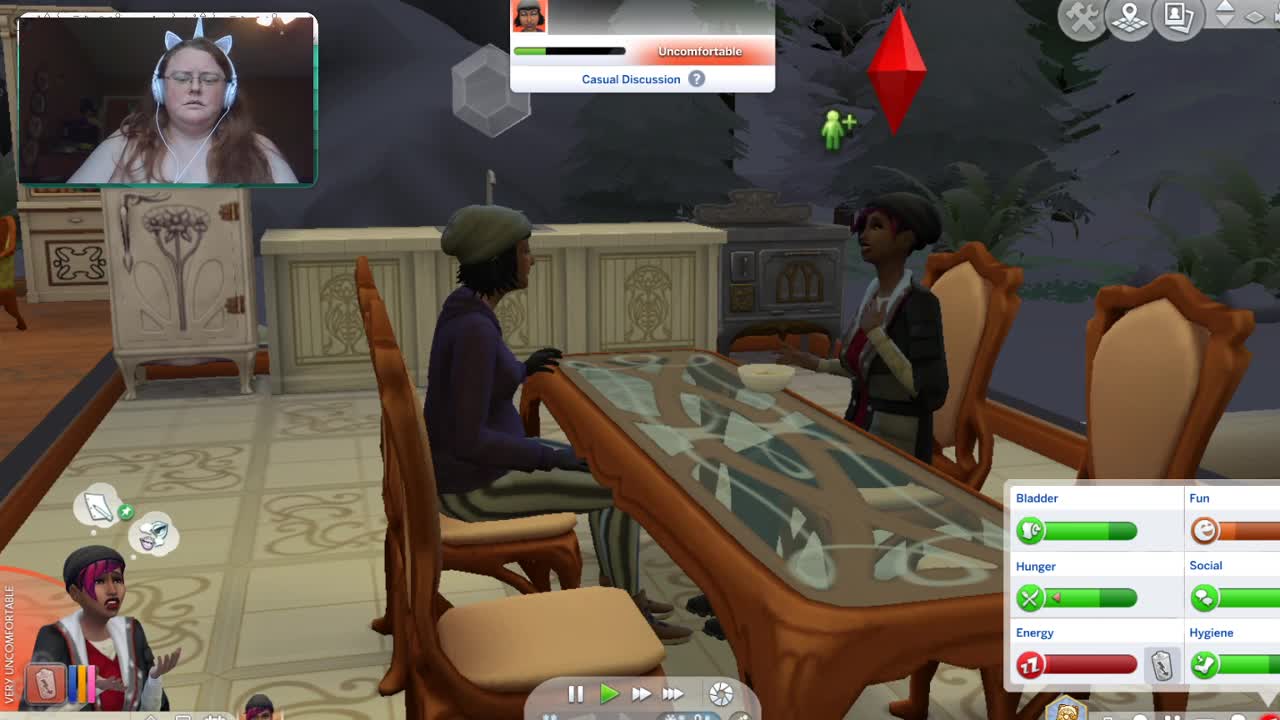Open the camera capture aperture icon

(721, 692)
